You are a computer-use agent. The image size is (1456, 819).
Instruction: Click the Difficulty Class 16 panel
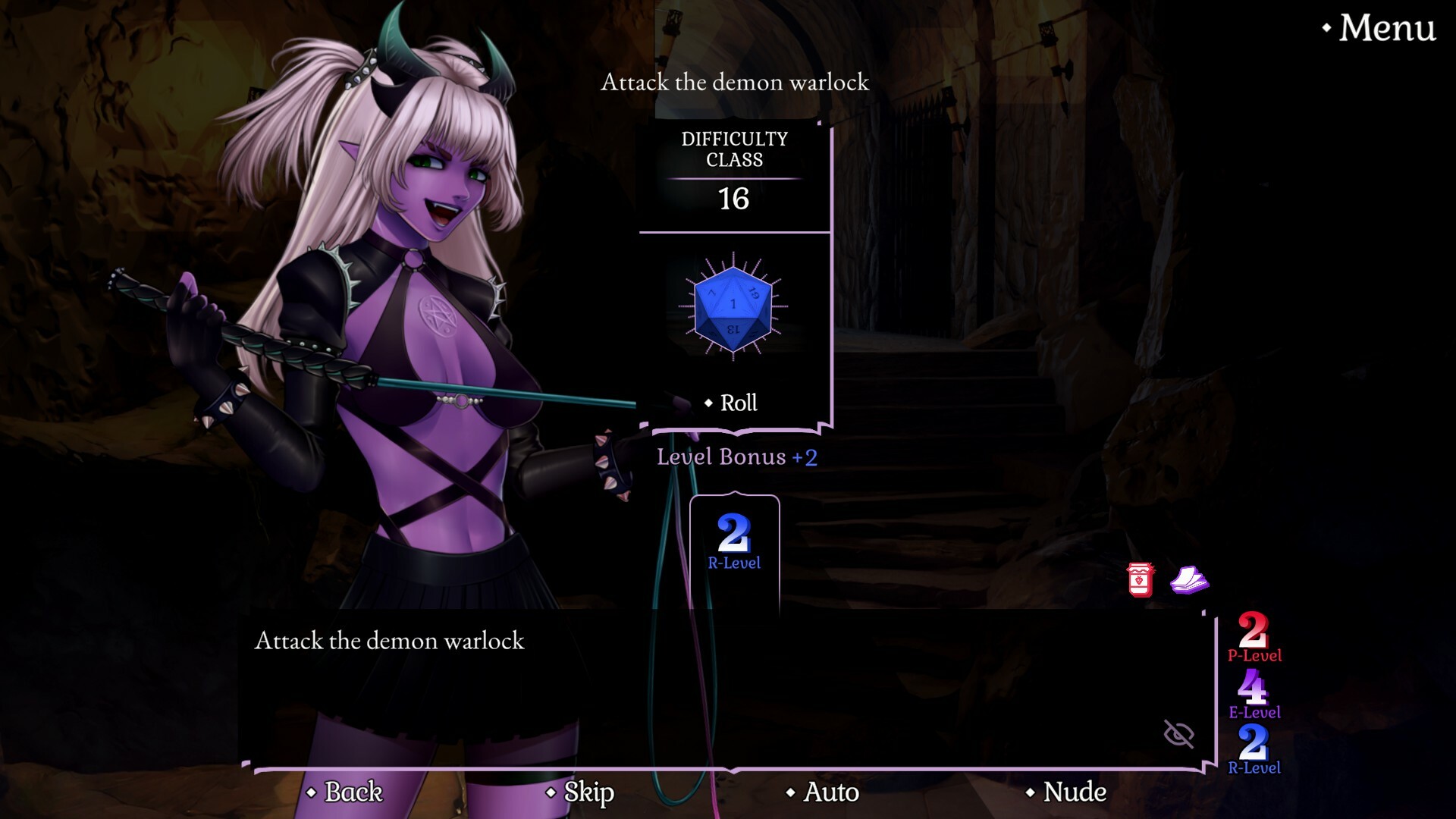[733, 171]
